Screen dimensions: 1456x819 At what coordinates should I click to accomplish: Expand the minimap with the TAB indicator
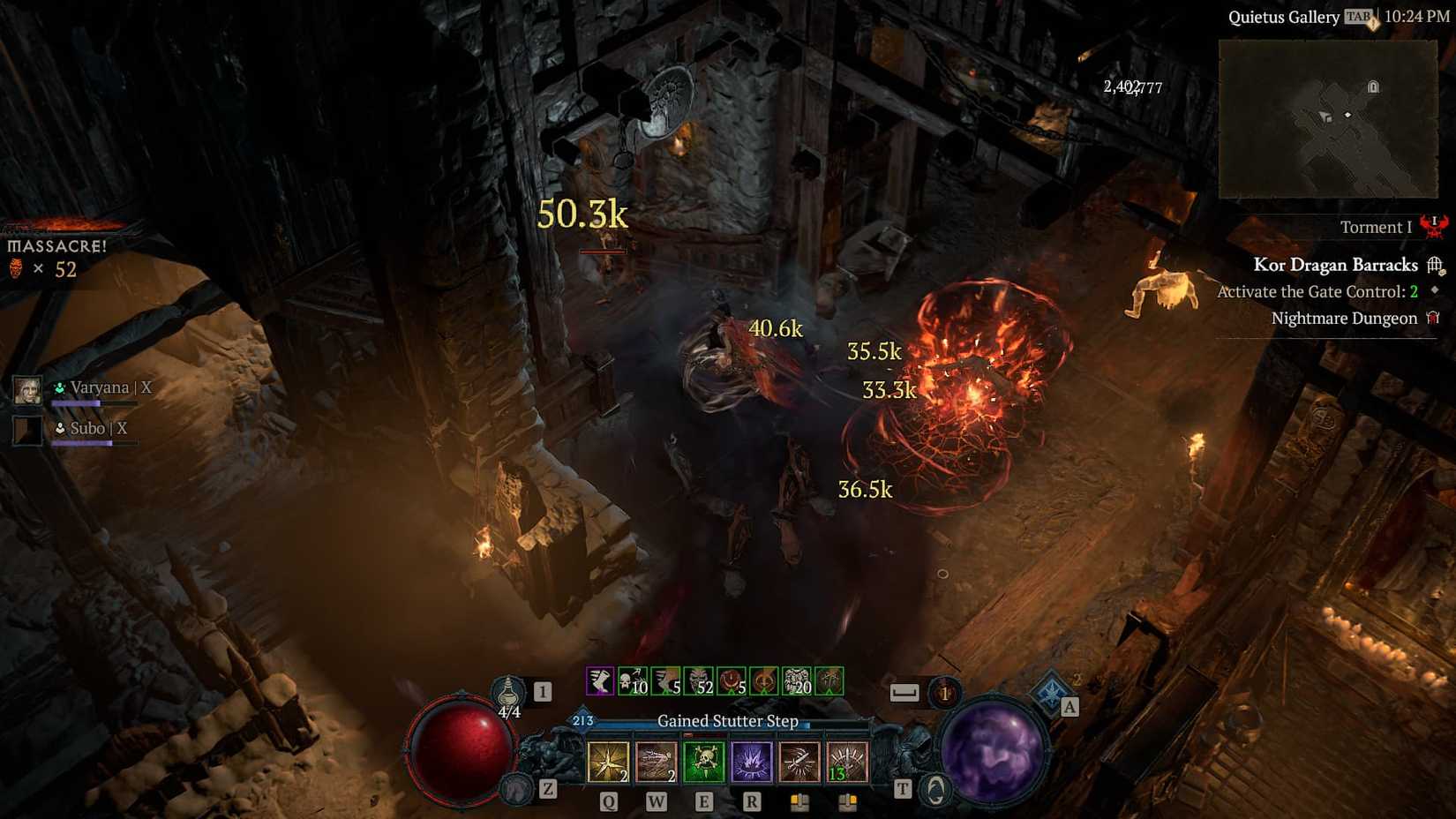[1356, 15]
